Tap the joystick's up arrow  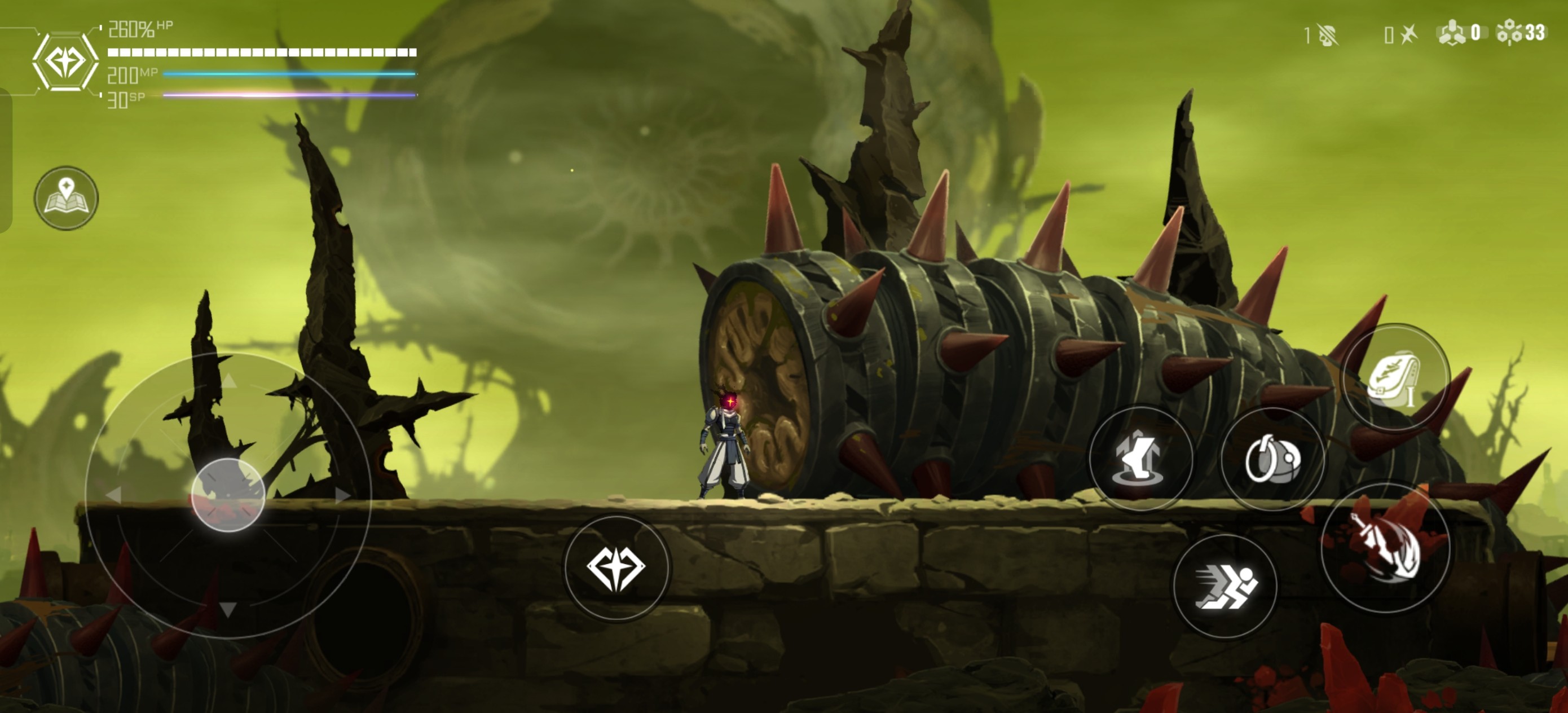coord(228,382)
